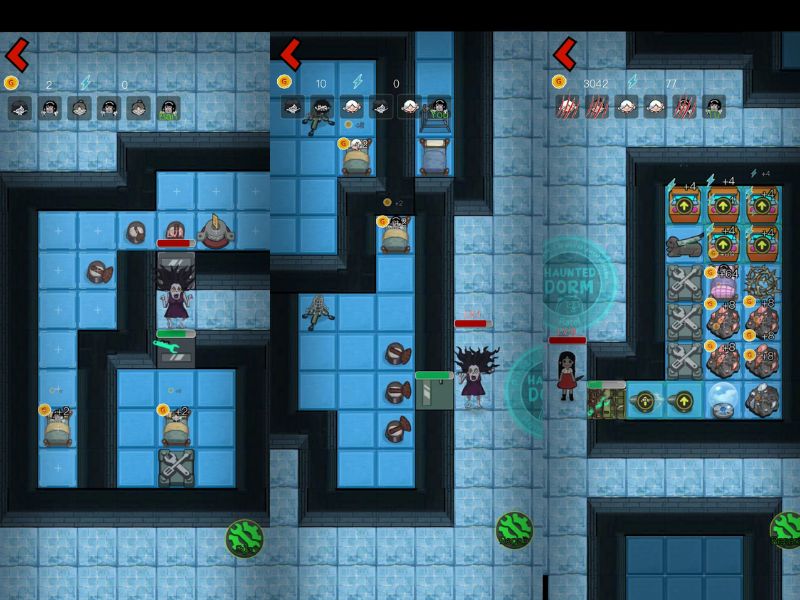The height and width of the screenshot is (600, 800).
Task: Use the green round button in the 3042-gold game view
Action: (x=785, y=530)
